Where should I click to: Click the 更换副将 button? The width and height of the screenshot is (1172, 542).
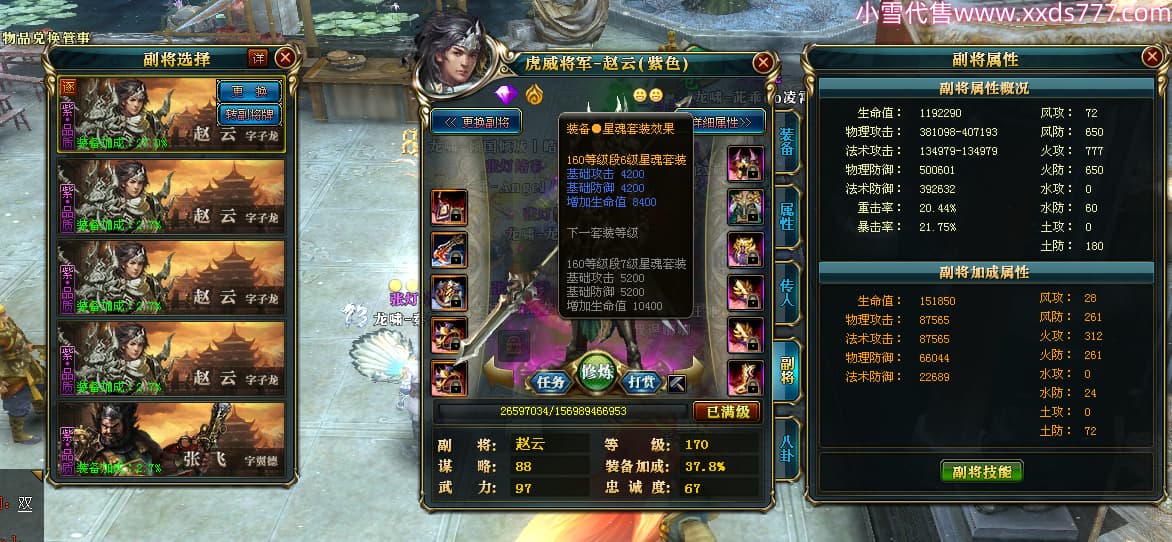478,122
